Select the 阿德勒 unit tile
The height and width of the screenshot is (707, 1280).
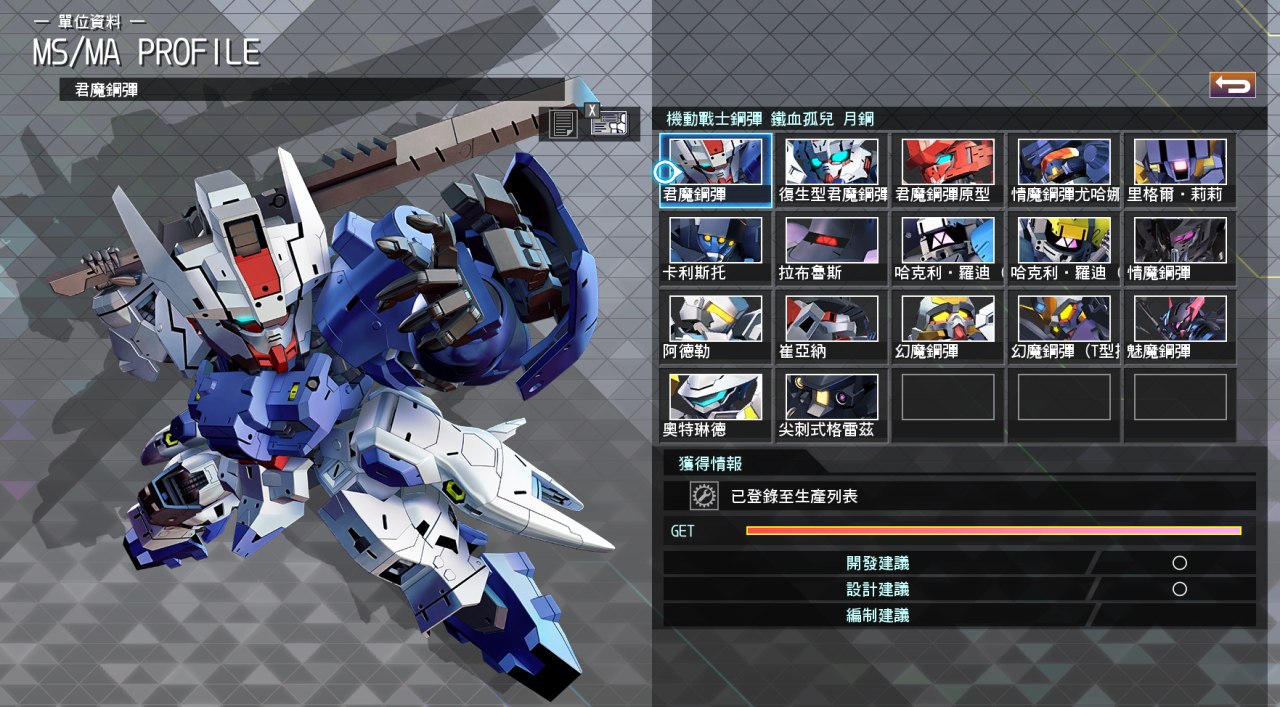(x=716, y=327)
